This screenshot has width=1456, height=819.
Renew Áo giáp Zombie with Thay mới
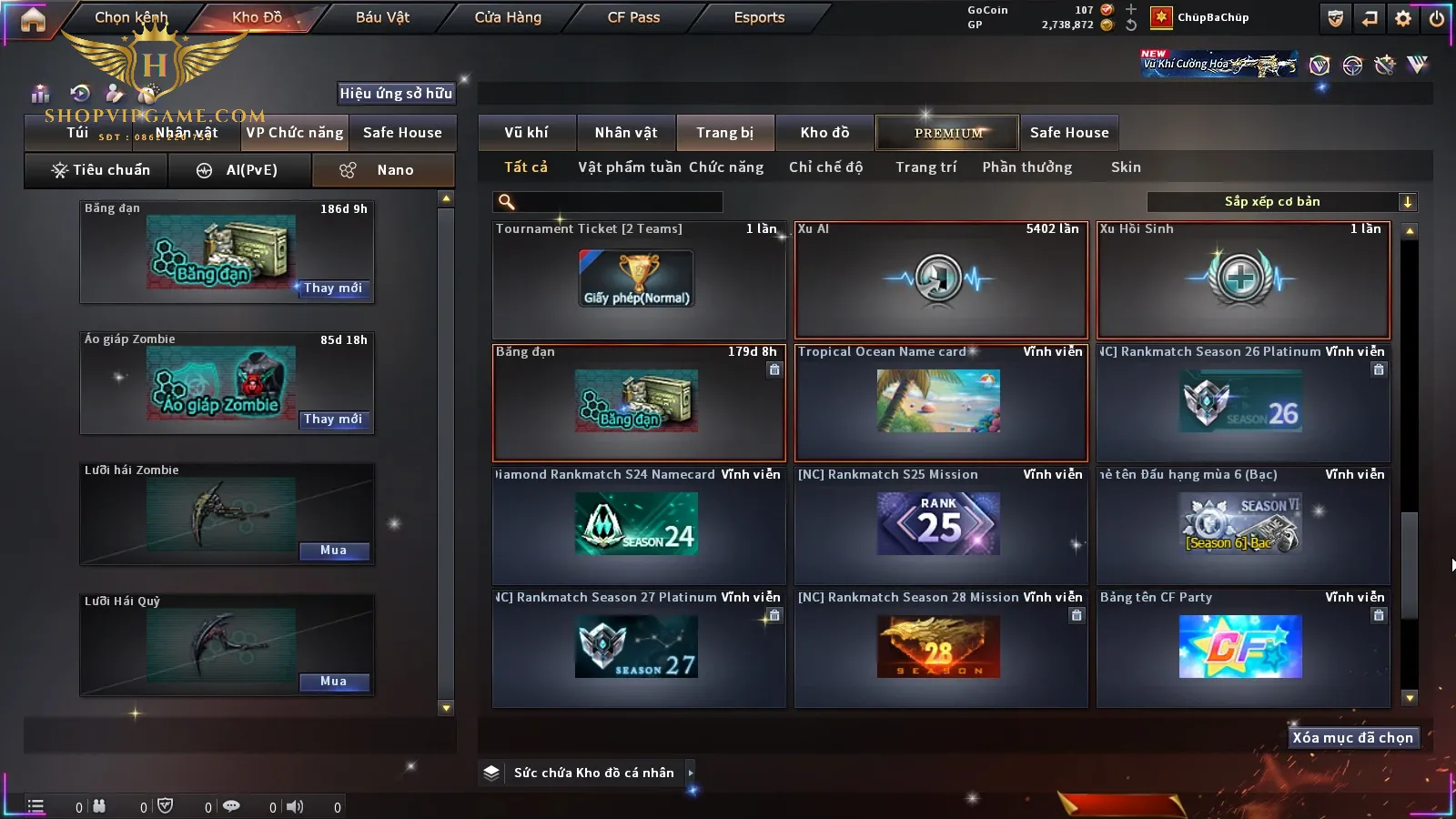pyautogui.click(x=333, y=420)
